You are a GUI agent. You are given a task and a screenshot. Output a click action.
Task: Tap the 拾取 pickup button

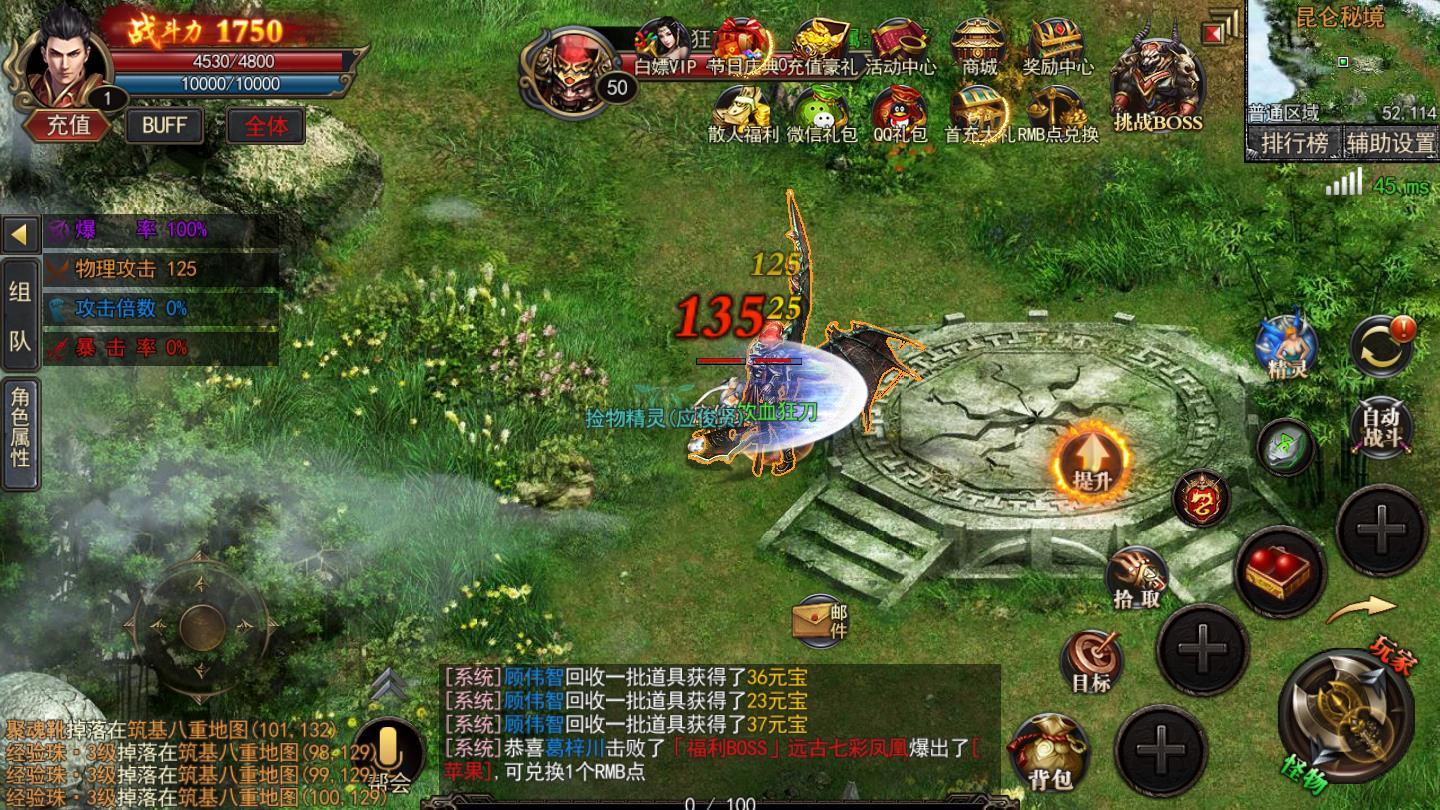[1137, 578]
